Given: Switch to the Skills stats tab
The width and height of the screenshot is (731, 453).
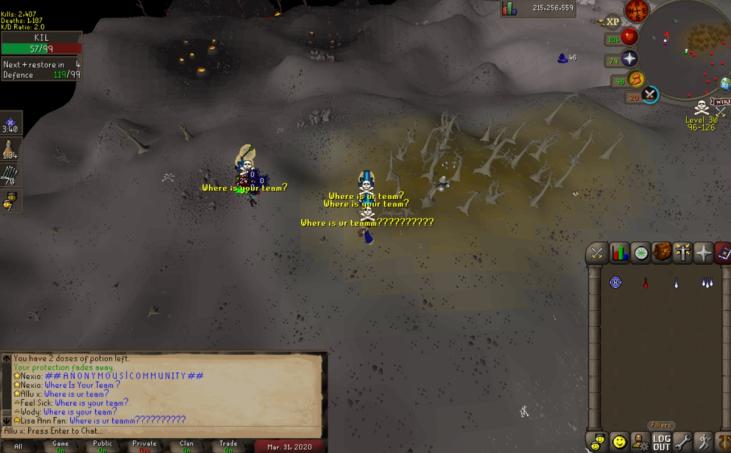Looking at the screenshot, I should coord(619,252).
